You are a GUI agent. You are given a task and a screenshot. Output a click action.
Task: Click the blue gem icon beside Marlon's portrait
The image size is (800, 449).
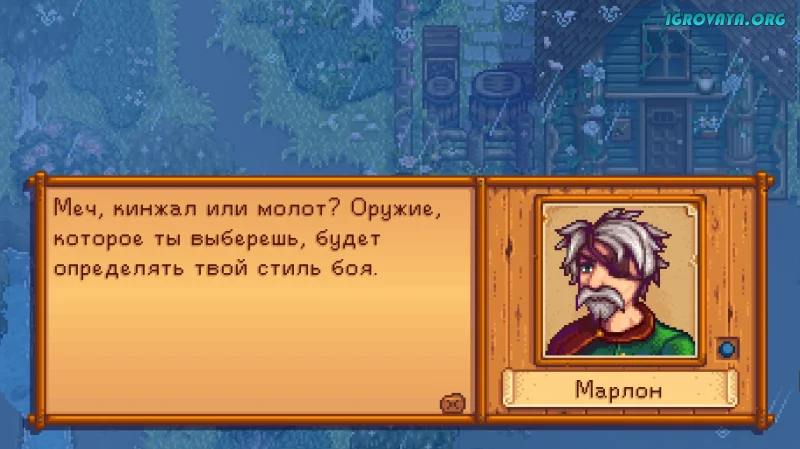(727, 349)
